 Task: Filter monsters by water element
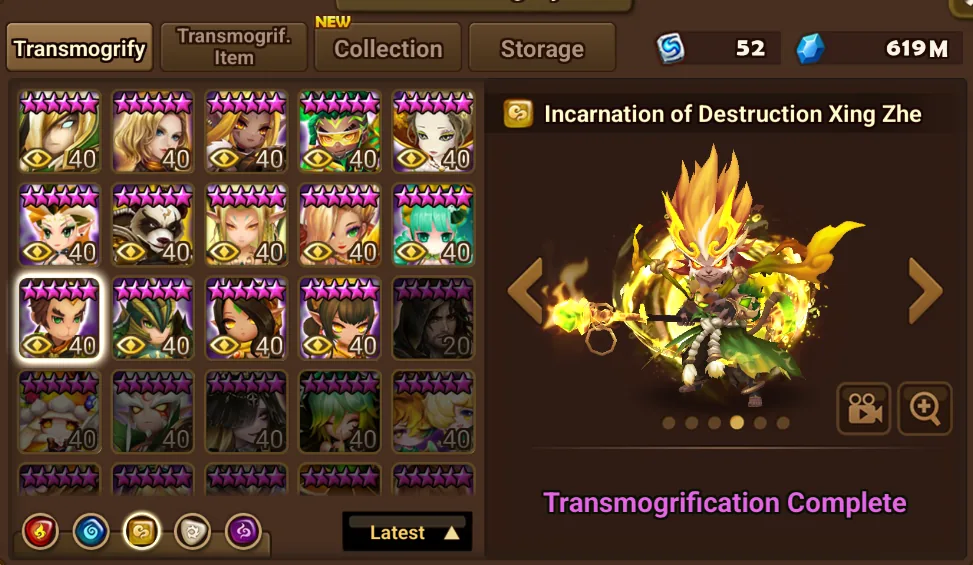tap(90, 531)
